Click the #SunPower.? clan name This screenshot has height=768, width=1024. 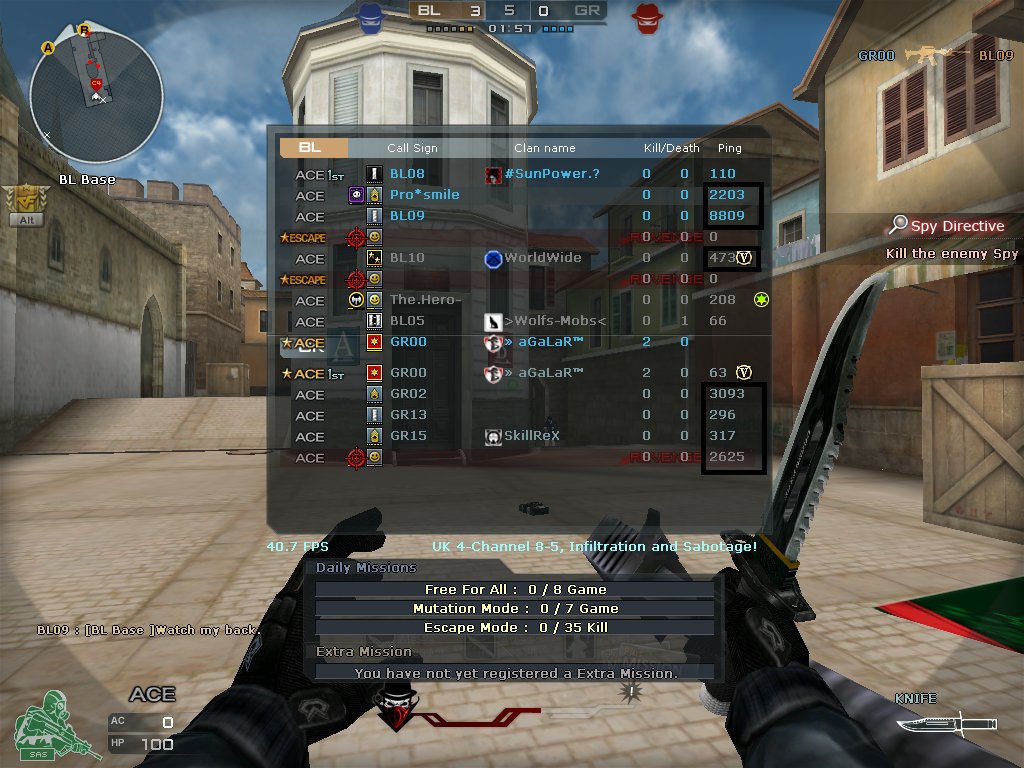pos(551,174)
